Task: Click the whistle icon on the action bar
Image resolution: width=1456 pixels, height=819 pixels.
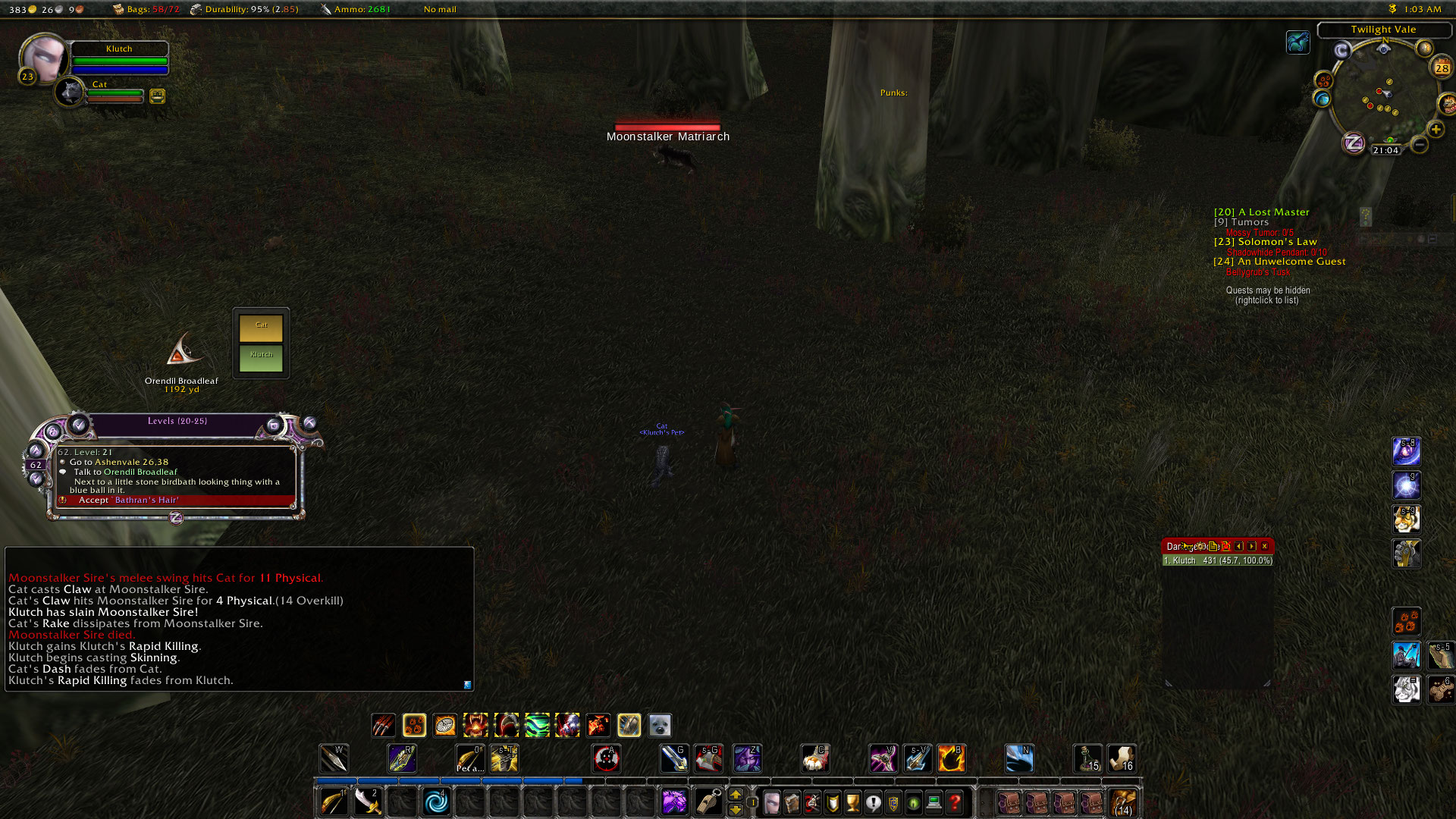Action: tap(709, 802)
